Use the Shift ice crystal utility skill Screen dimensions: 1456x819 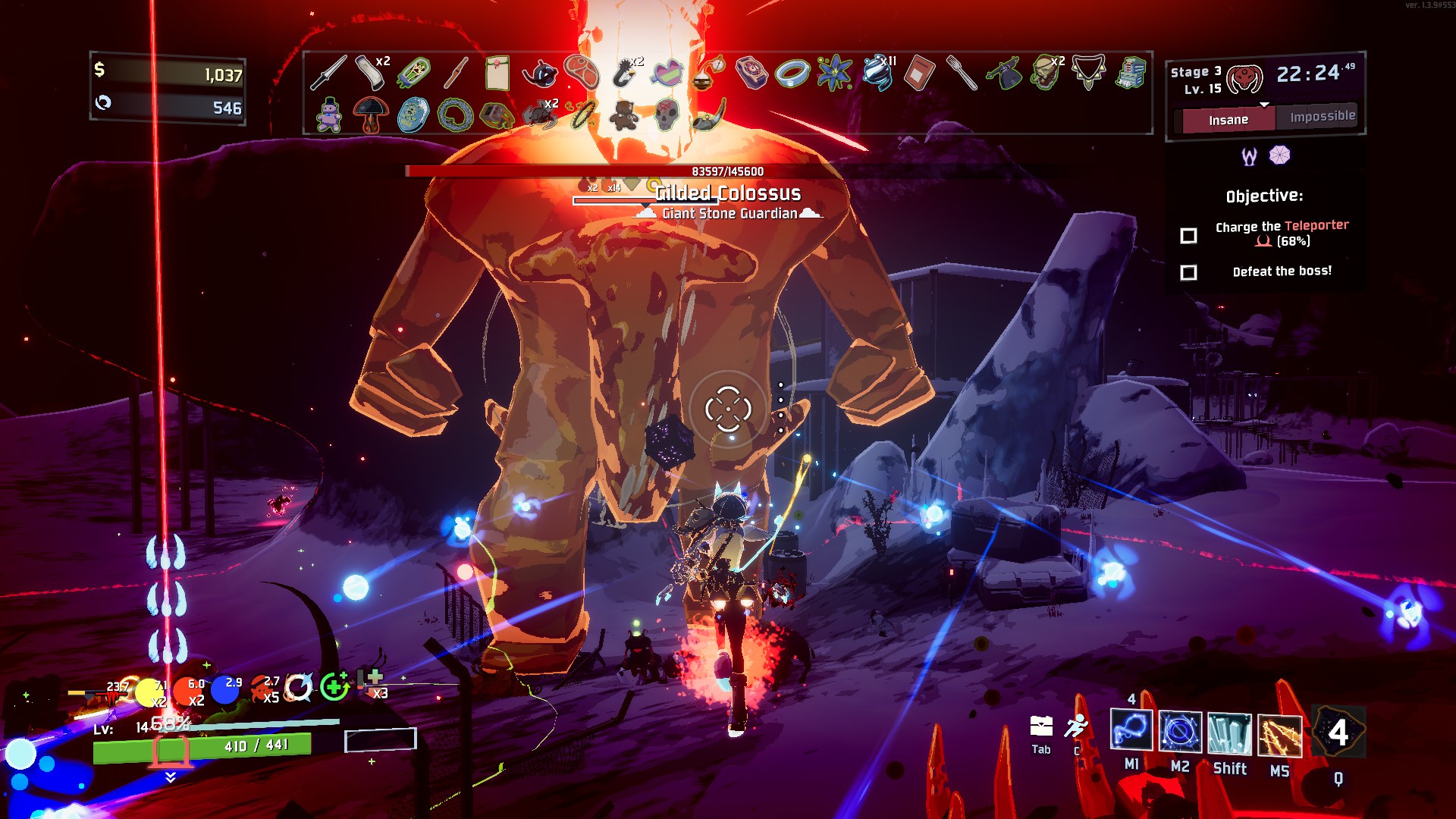[1228, 735]
